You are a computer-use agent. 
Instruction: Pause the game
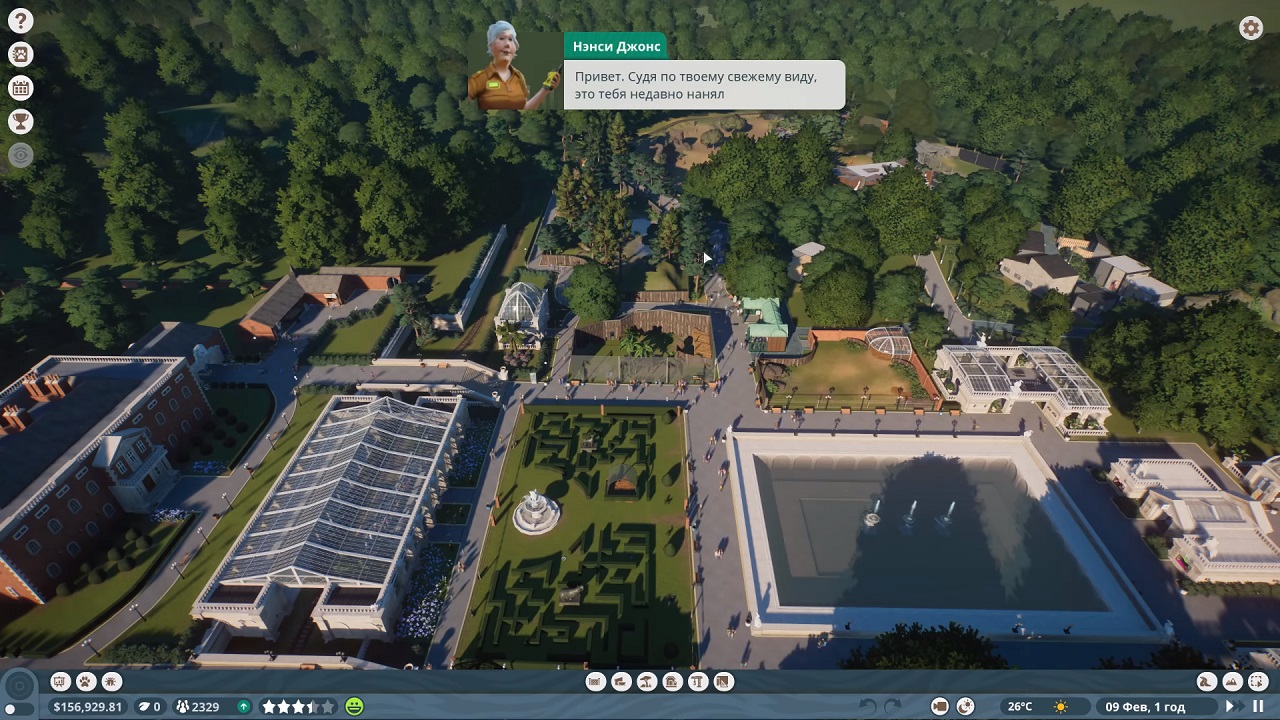1257,706
